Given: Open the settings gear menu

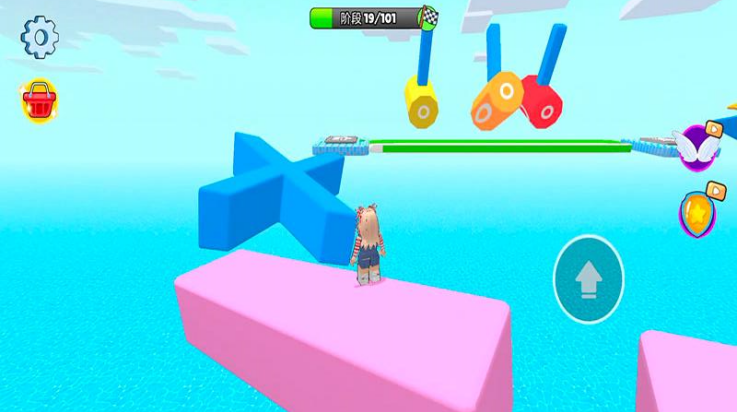Looking at the screenshot, I should (40, 37).
